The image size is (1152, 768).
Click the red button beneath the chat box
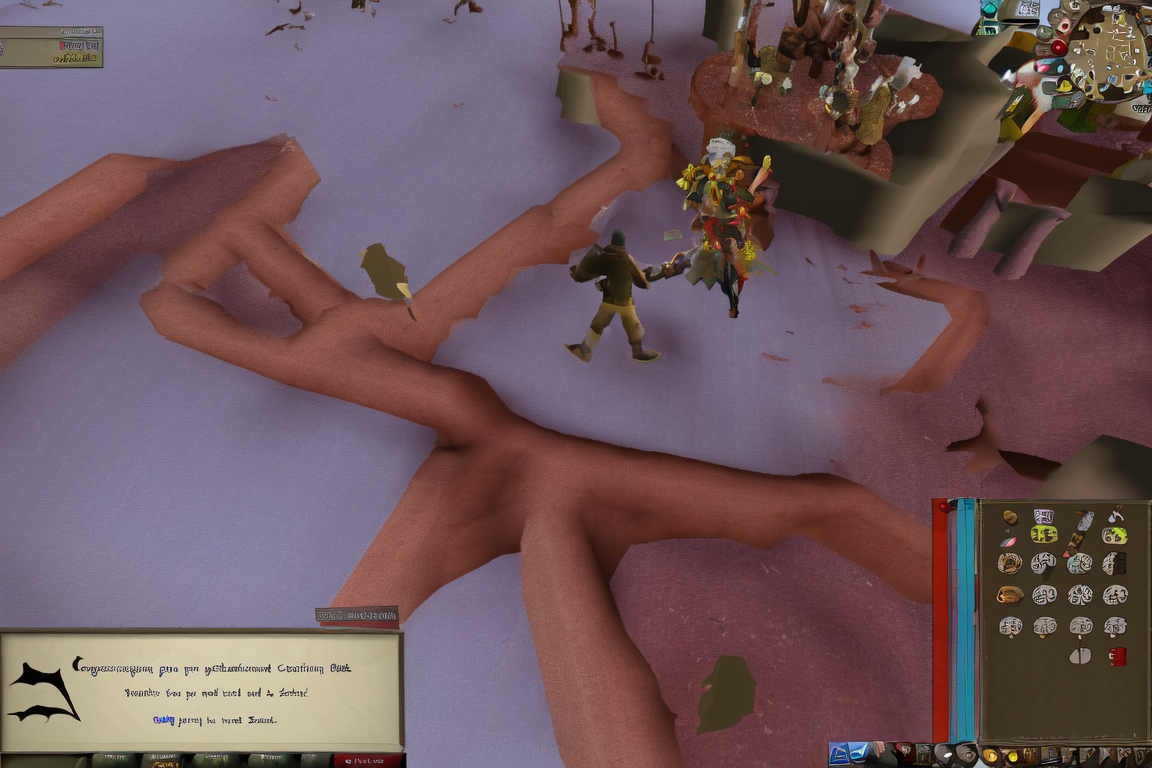coord(367,761)
